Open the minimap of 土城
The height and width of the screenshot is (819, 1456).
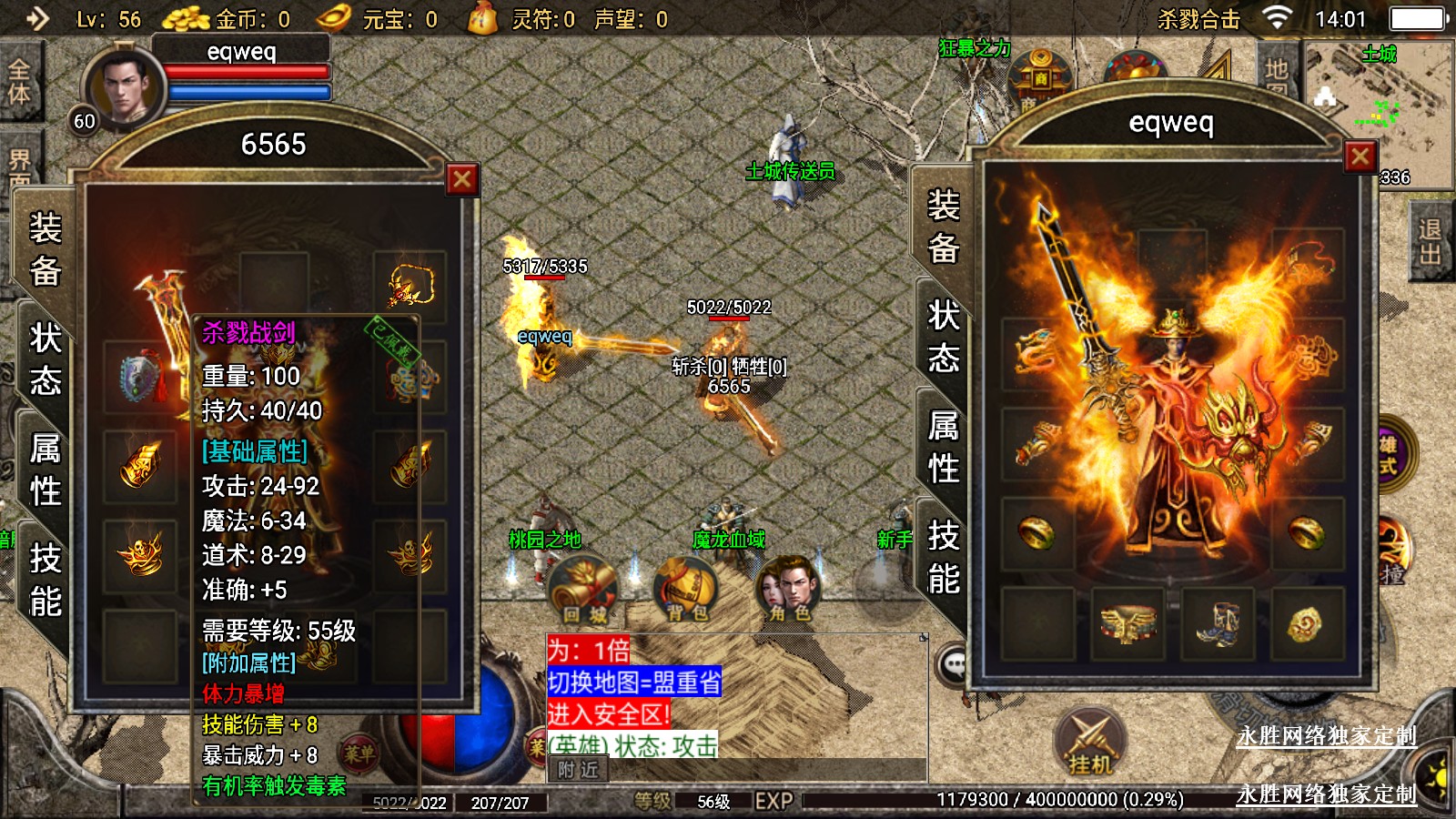(x=1378, y=109)
